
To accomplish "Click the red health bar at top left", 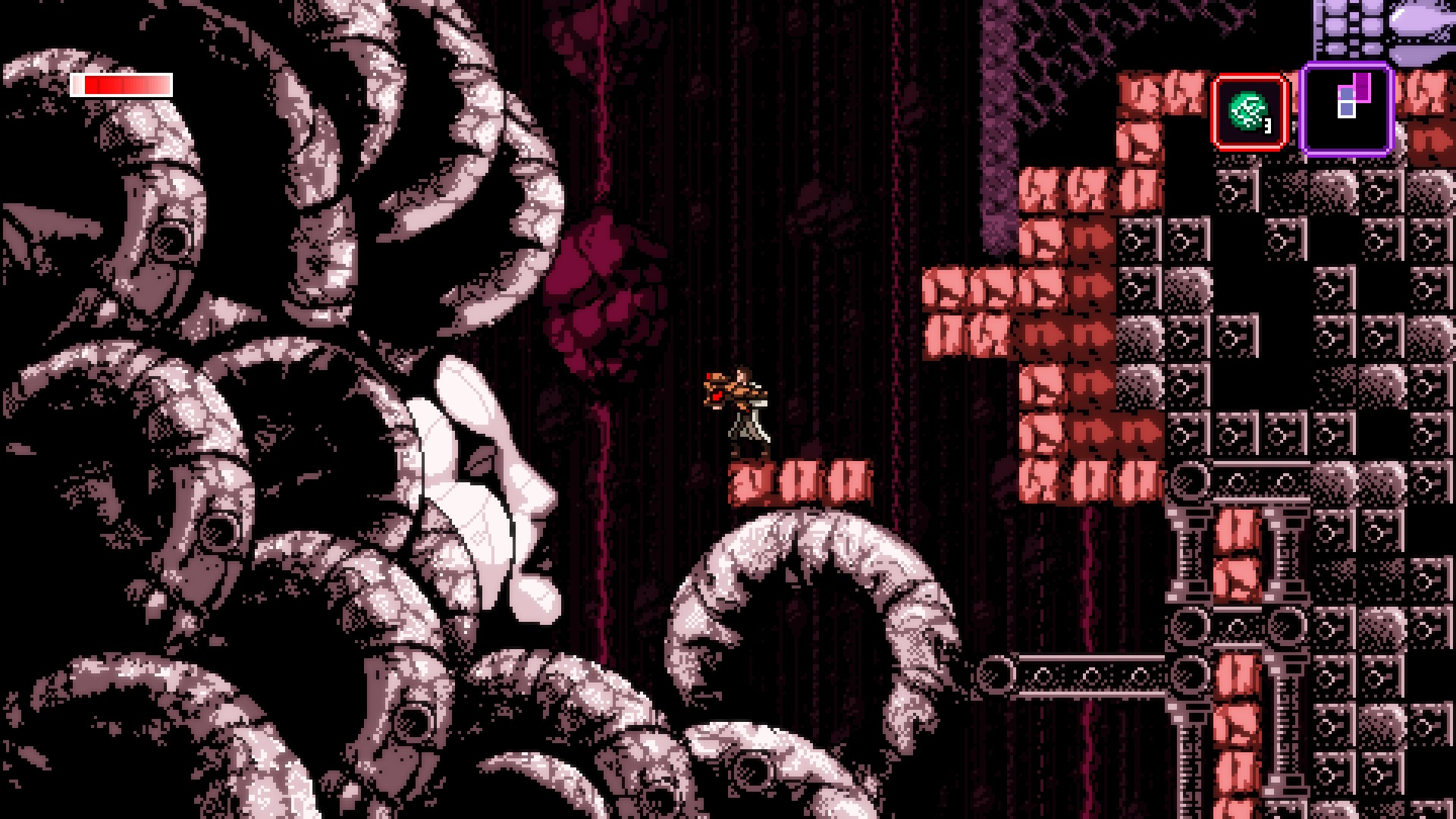I will 121,86.
